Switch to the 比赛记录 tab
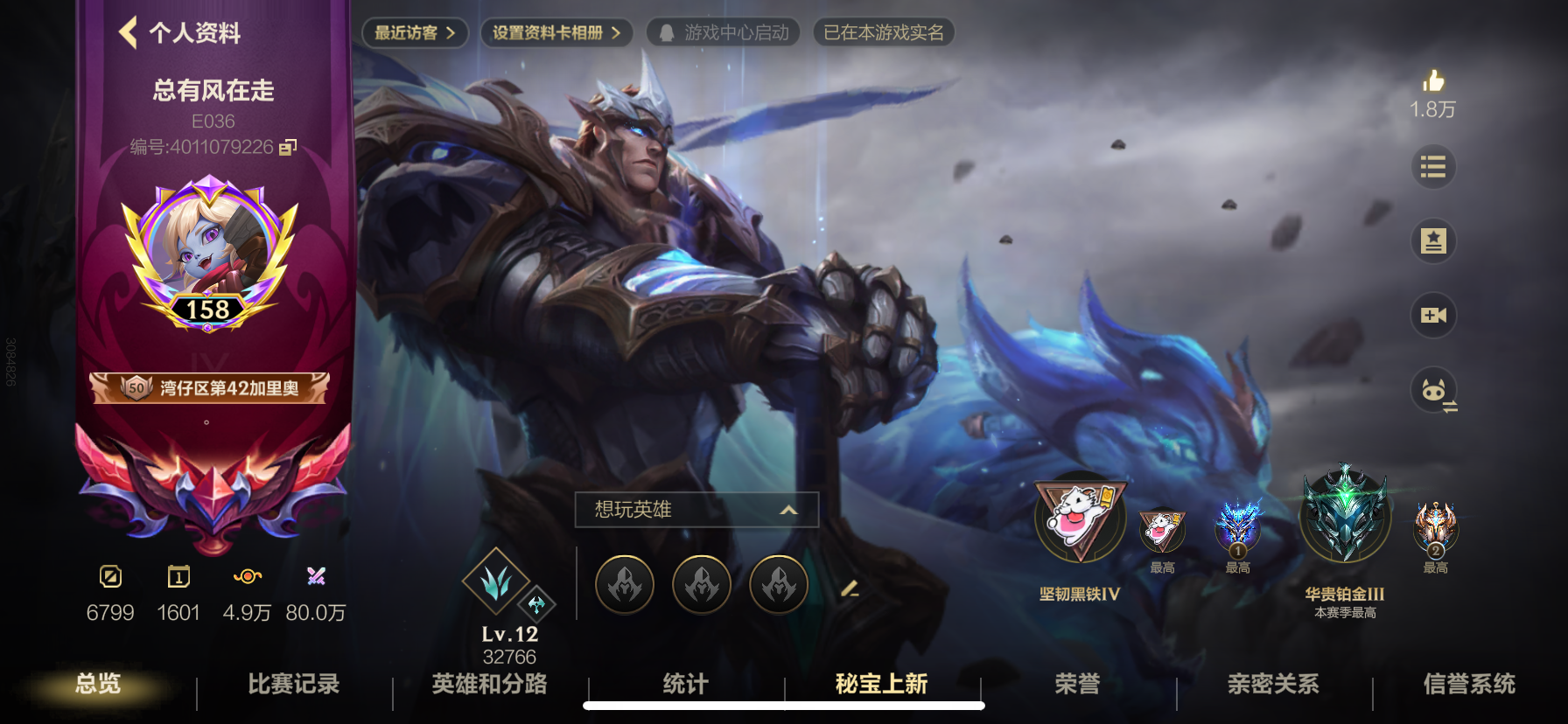This screenshot has width=1568, height=724. pos(293,686)
